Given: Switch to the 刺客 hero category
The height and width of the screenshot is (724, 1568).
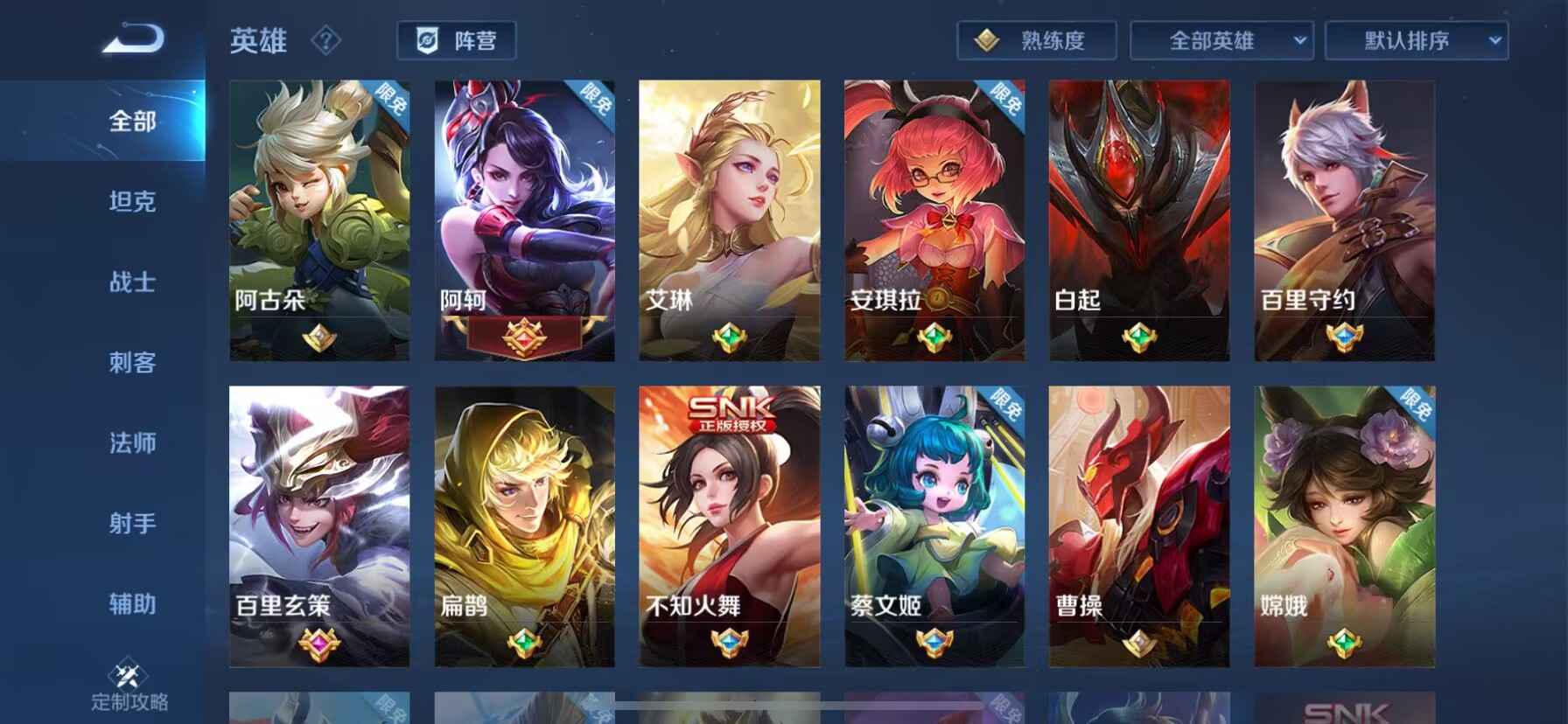Looking at the screenshot, I should pyautogui.click(x=131, y=364).
